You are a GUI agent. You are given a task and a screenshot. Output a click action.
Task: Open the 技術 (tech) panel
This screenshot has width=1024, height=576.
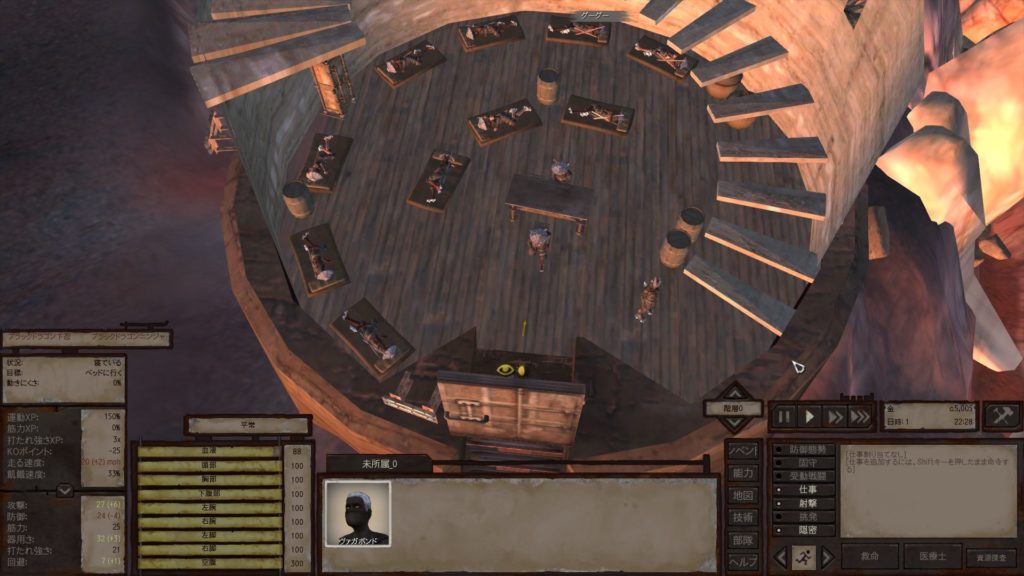point(742,517)
